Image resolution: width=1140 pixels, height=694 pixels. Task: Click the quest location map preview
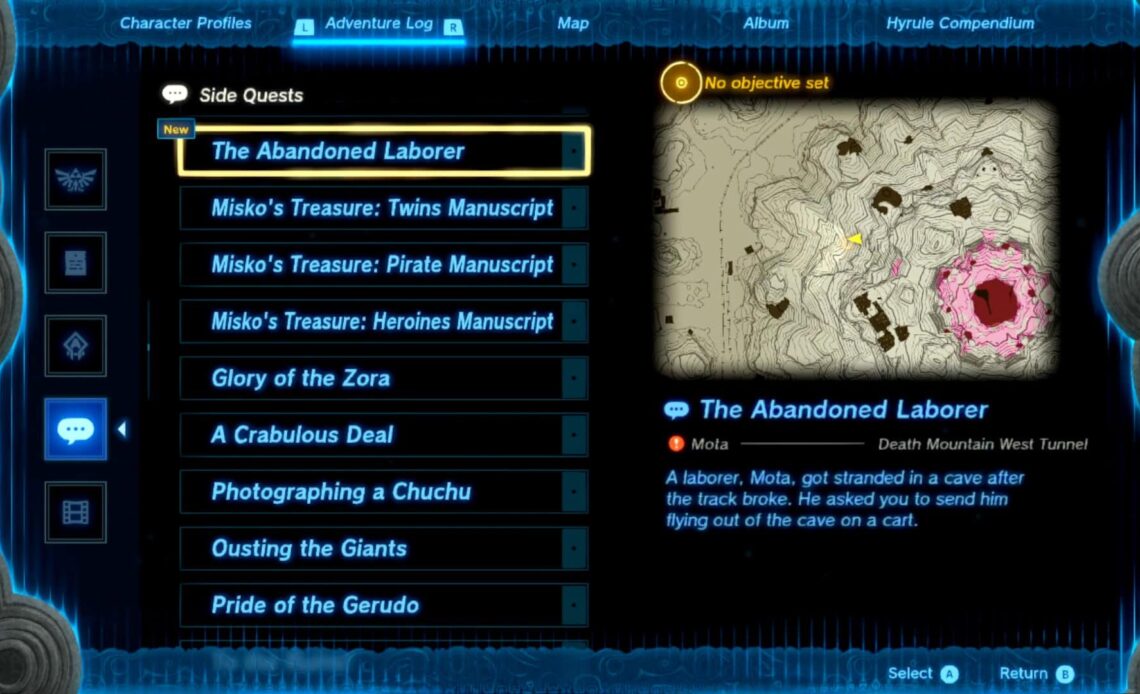856,238
